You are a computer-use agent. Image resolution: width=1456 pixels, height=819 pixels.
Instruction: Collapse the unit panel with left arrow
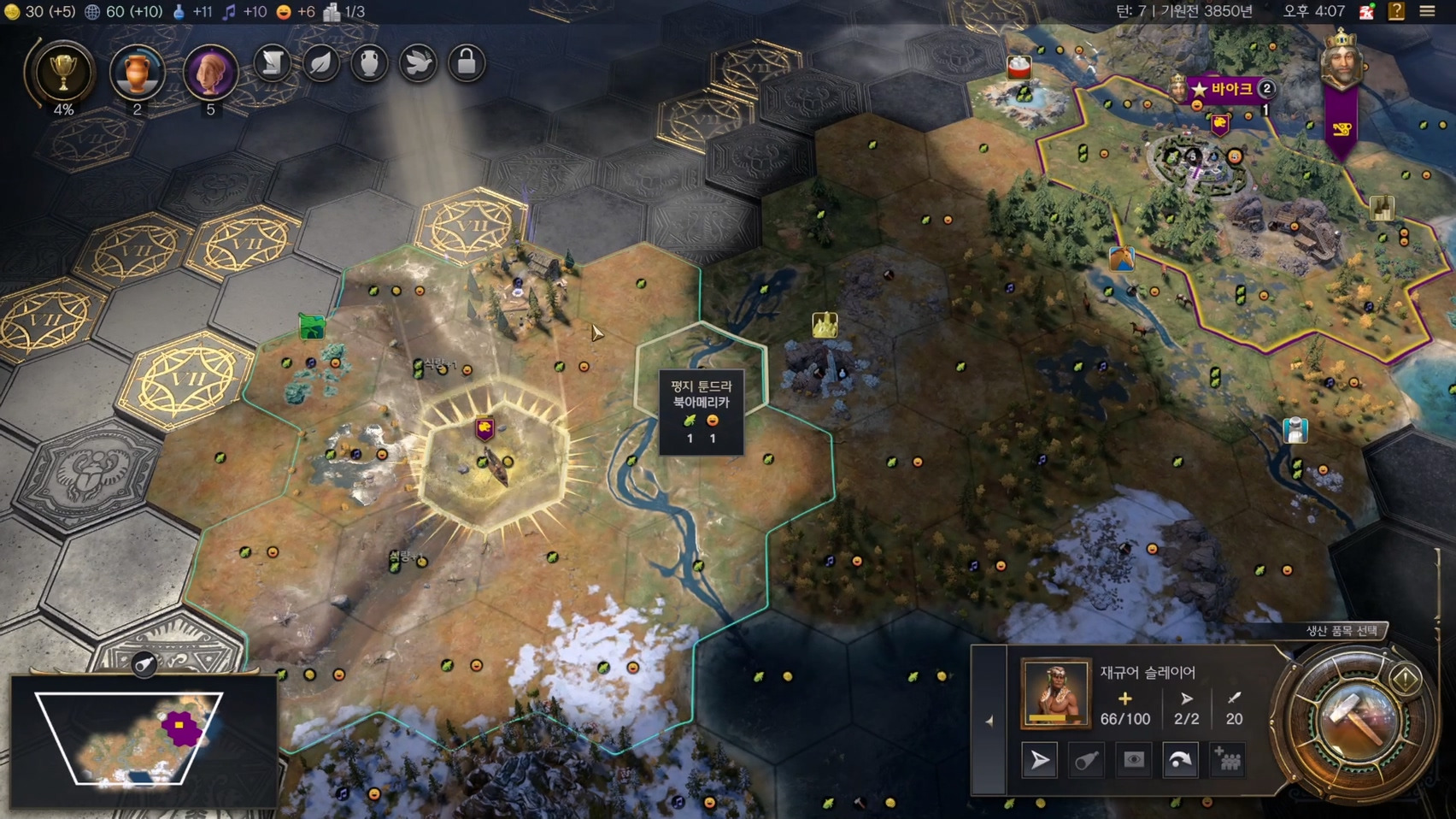pyautogui.click(x=989, y=722)
